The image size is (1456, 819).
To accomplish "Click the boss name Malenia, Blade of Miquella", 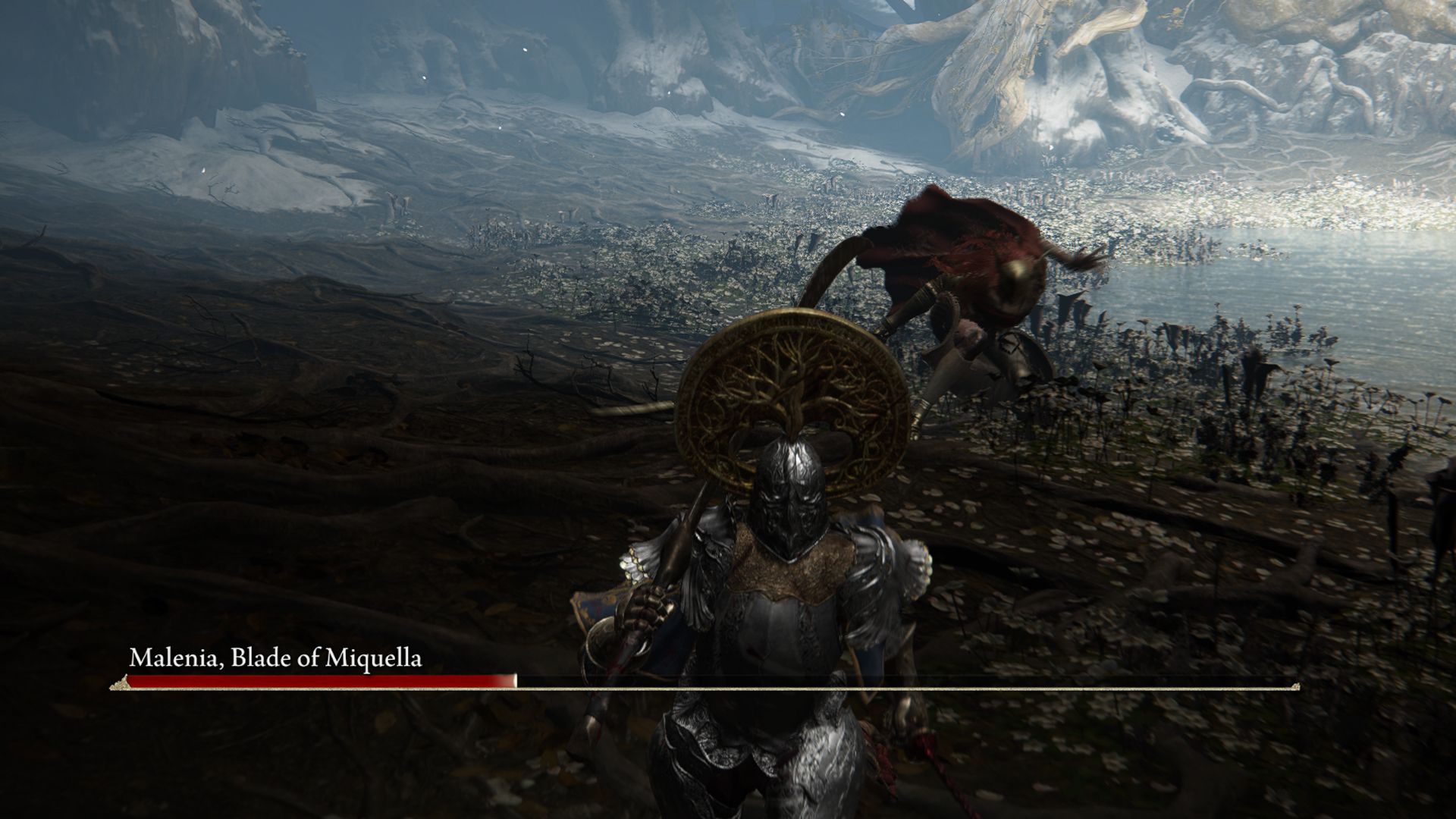I will 277,659.
